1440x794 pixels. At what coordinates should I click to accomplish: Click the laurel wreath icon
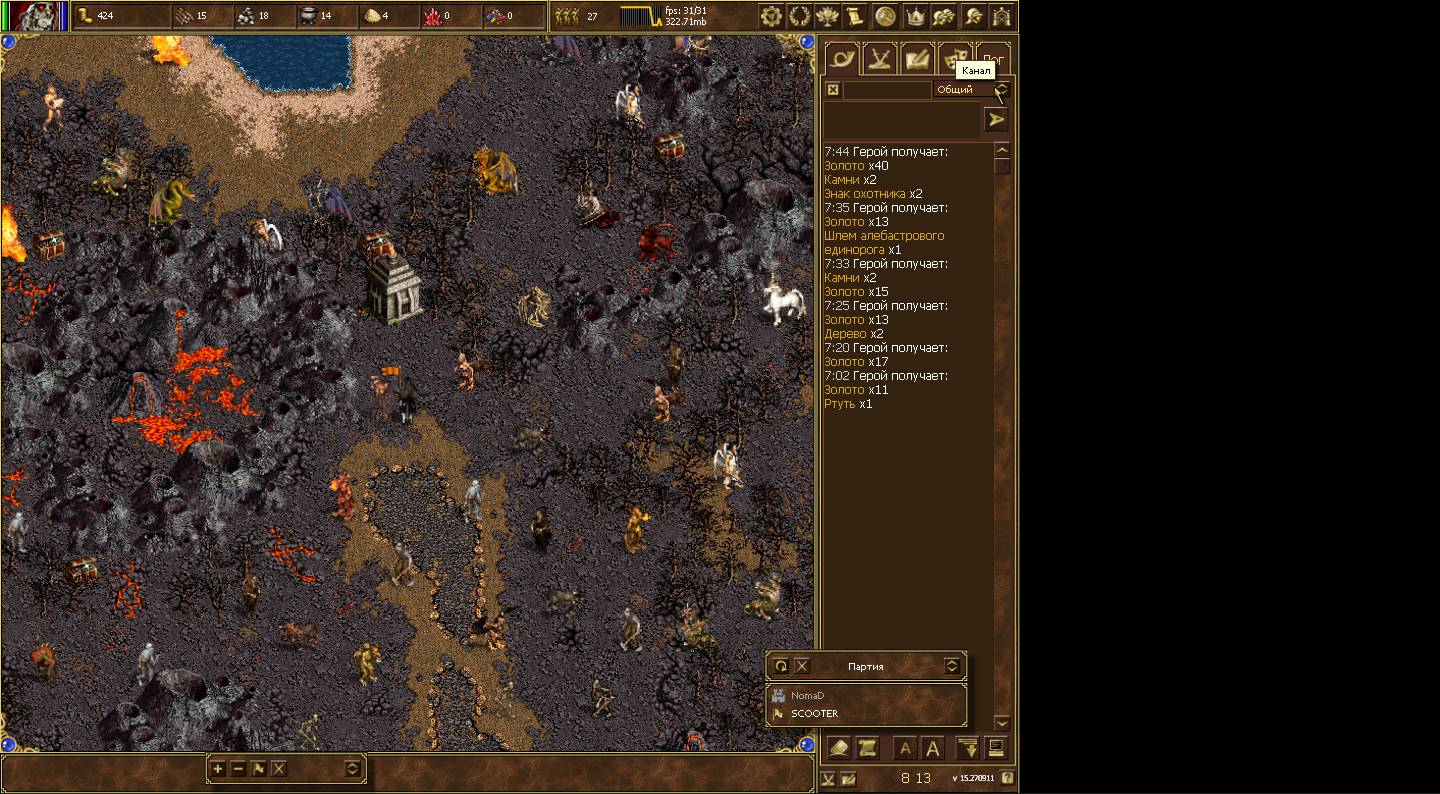click(x=799, y=16)
